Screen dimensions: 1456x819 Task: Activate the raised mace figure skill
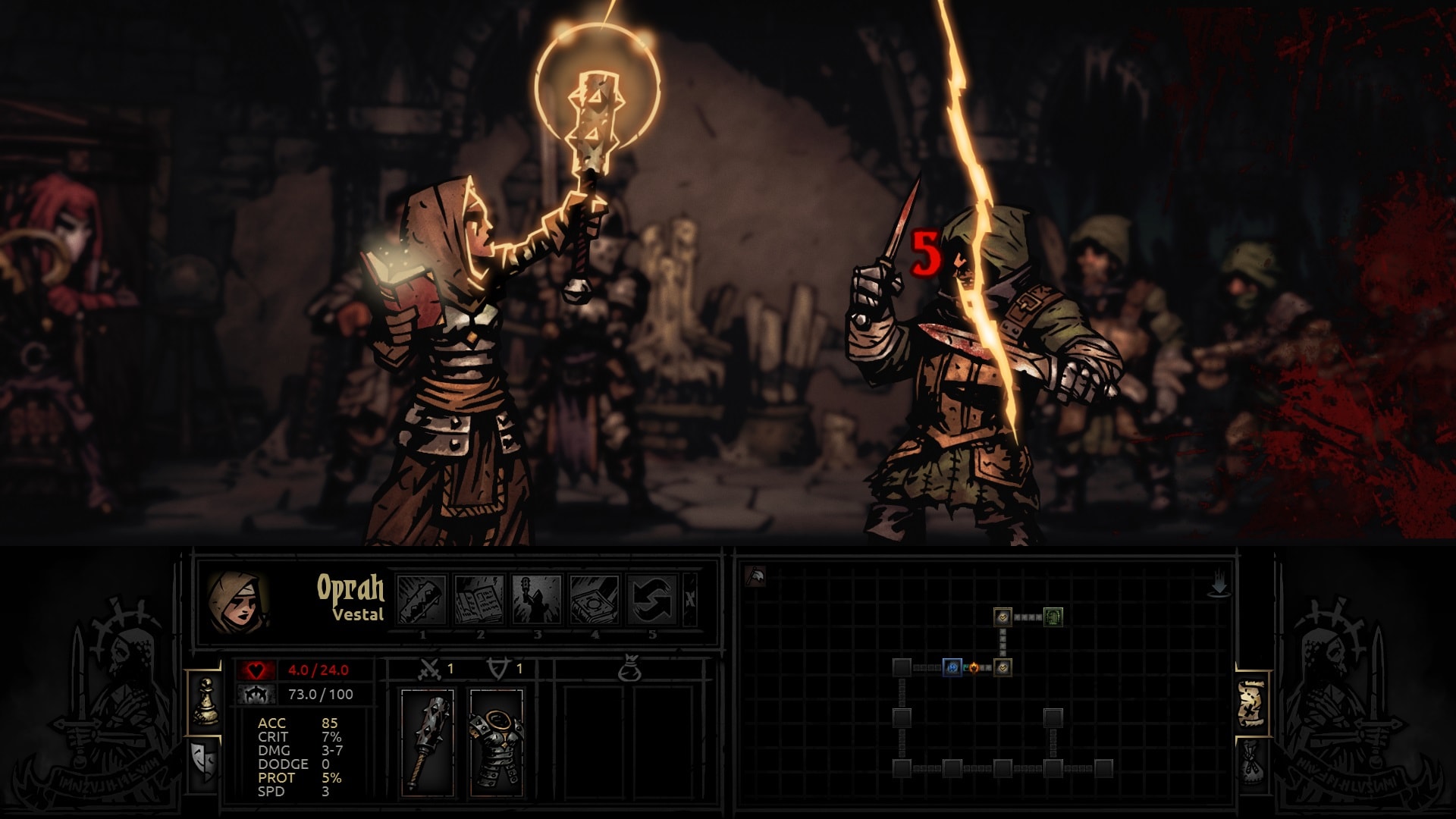coord(537,599)
